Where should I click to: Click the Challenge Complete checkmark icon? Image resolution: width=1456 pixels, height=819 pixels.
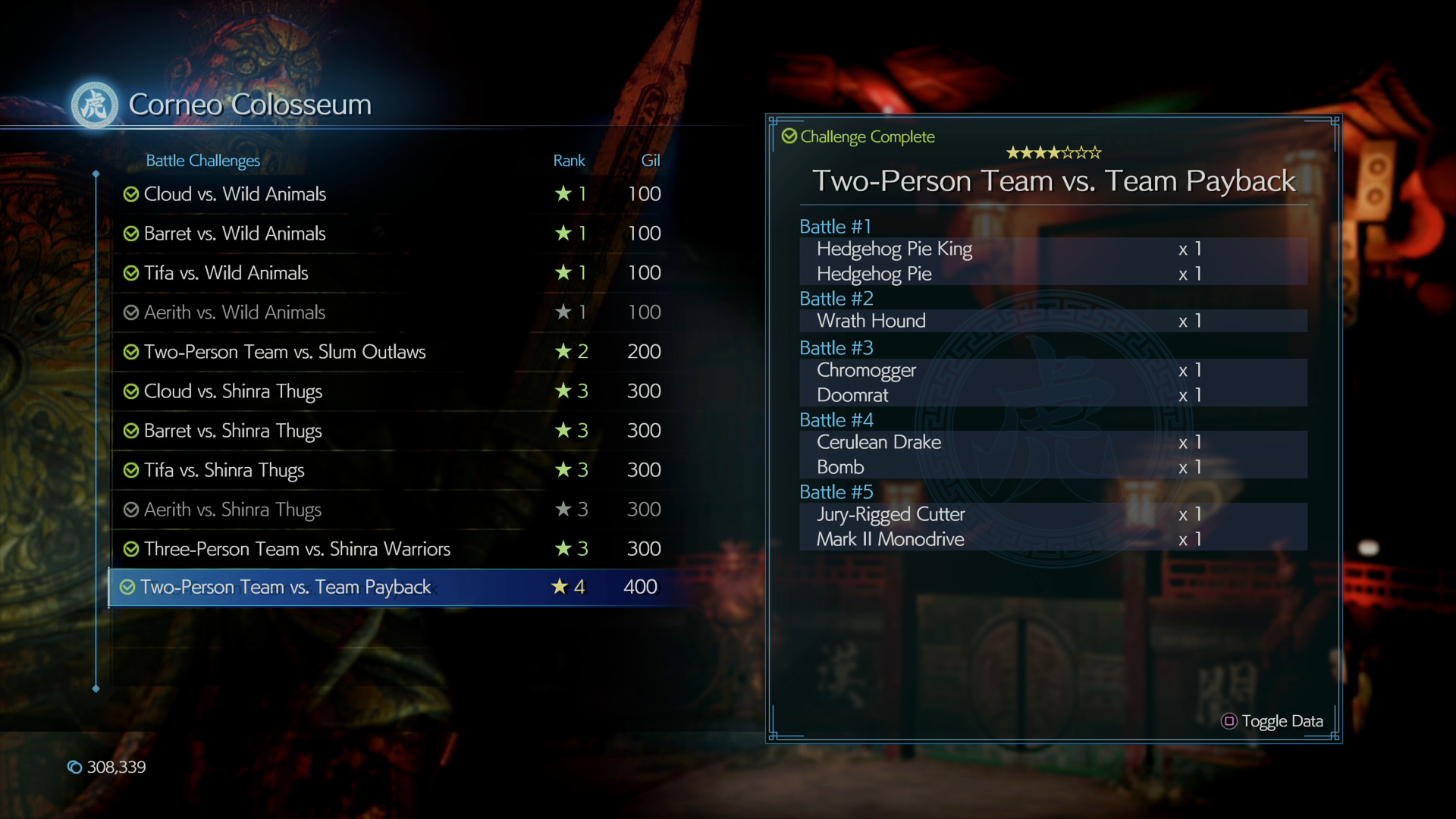pyautogui.click(x=789, y=136)
